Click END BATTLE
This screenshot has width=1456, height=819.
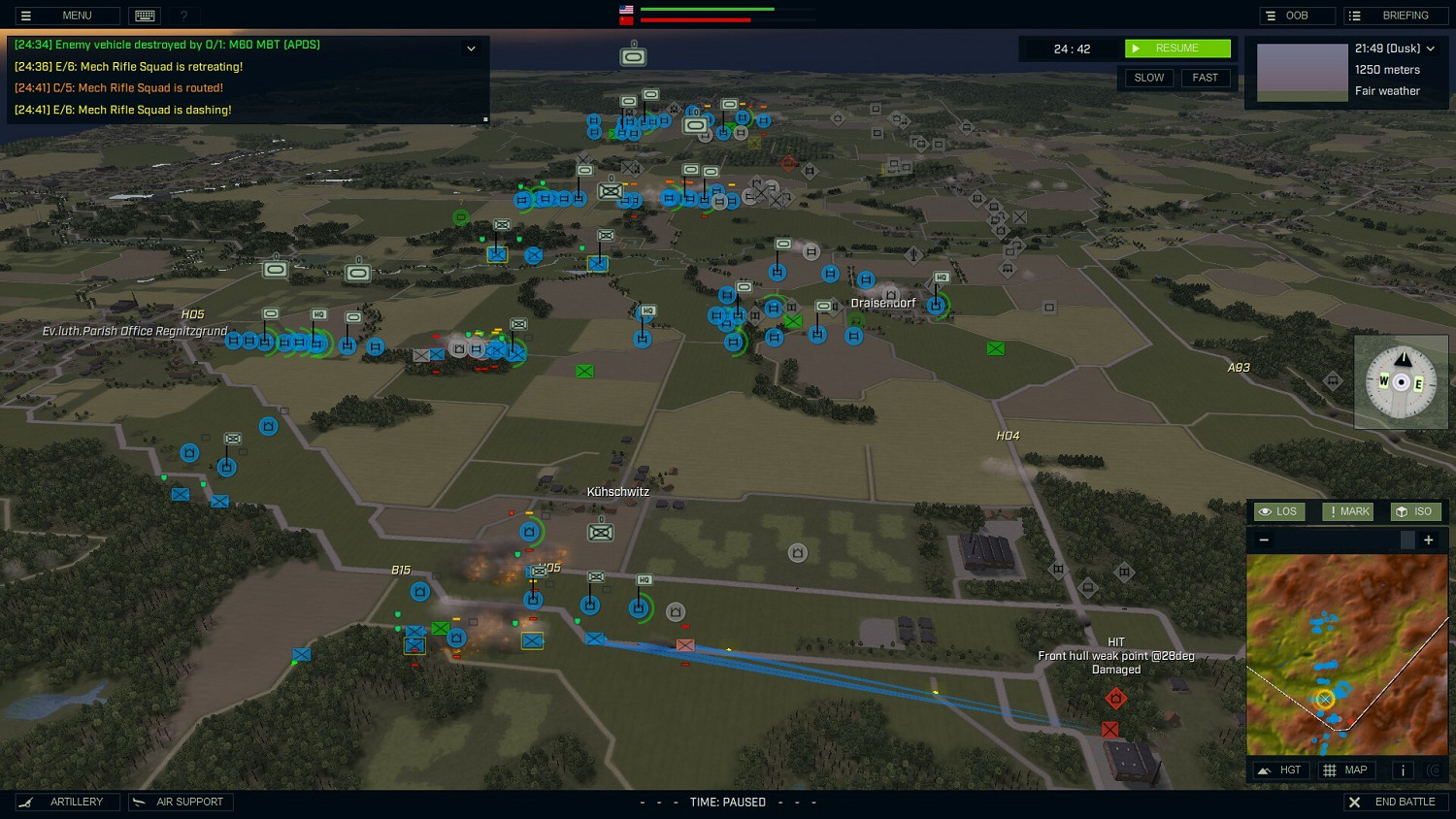(1395, 802)
